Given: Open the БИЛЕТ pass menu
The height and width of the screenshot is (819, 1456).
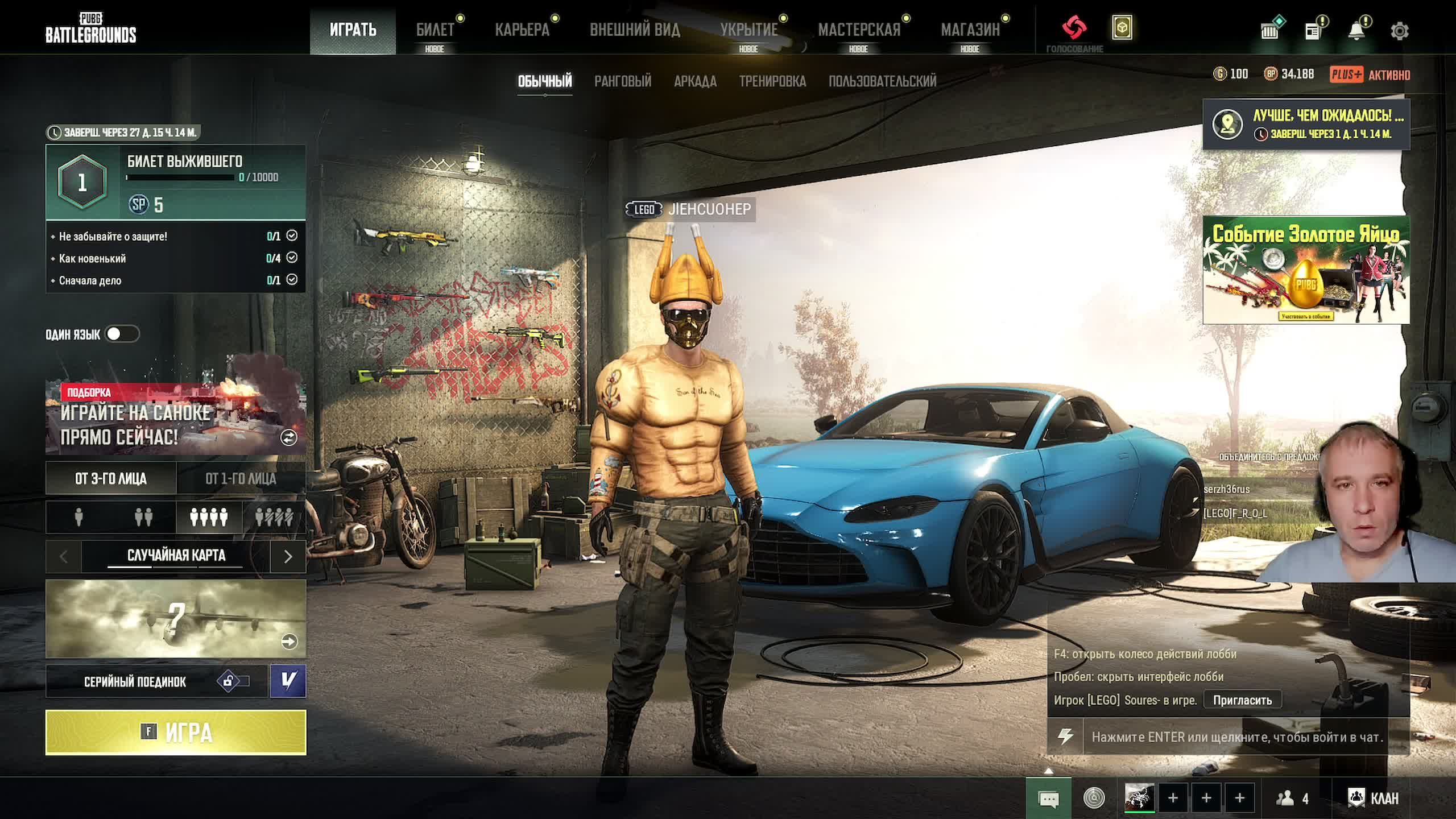Looking at the screenshot, I should coord(435,30).
